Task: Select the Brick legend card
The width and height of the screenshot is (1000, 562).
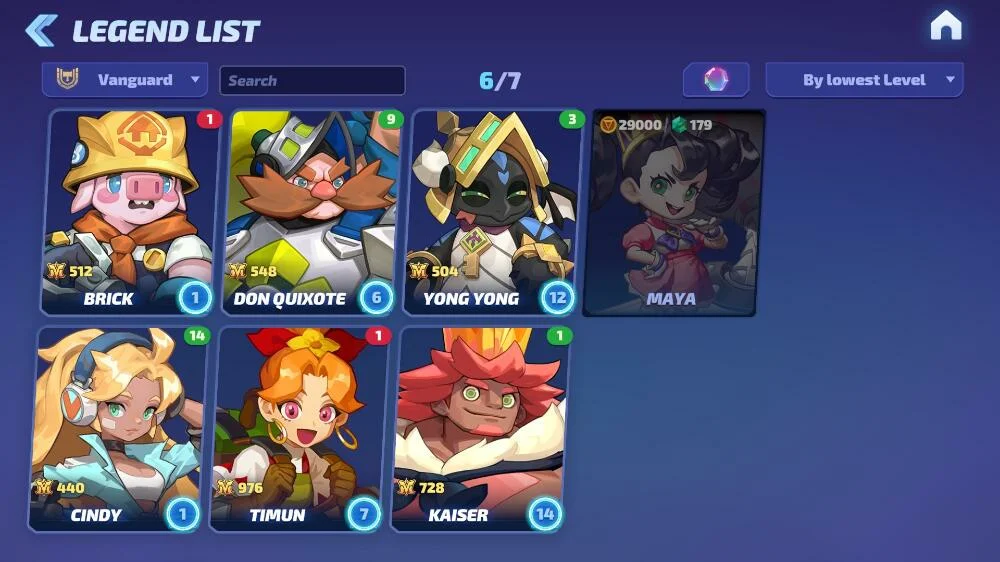Action: pyautogui.click(x=131, y=212)
